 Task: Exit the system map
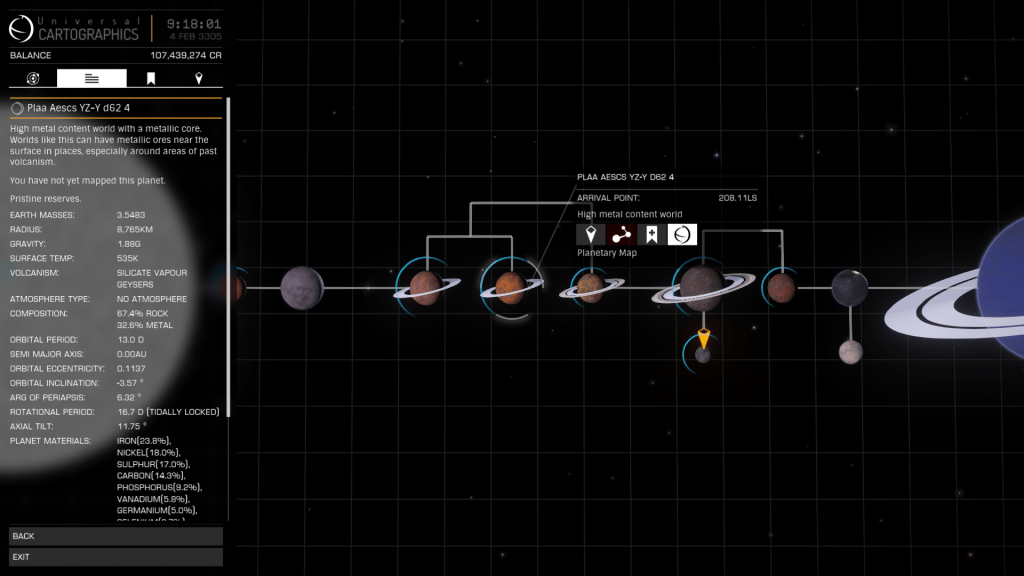point(115,557)
